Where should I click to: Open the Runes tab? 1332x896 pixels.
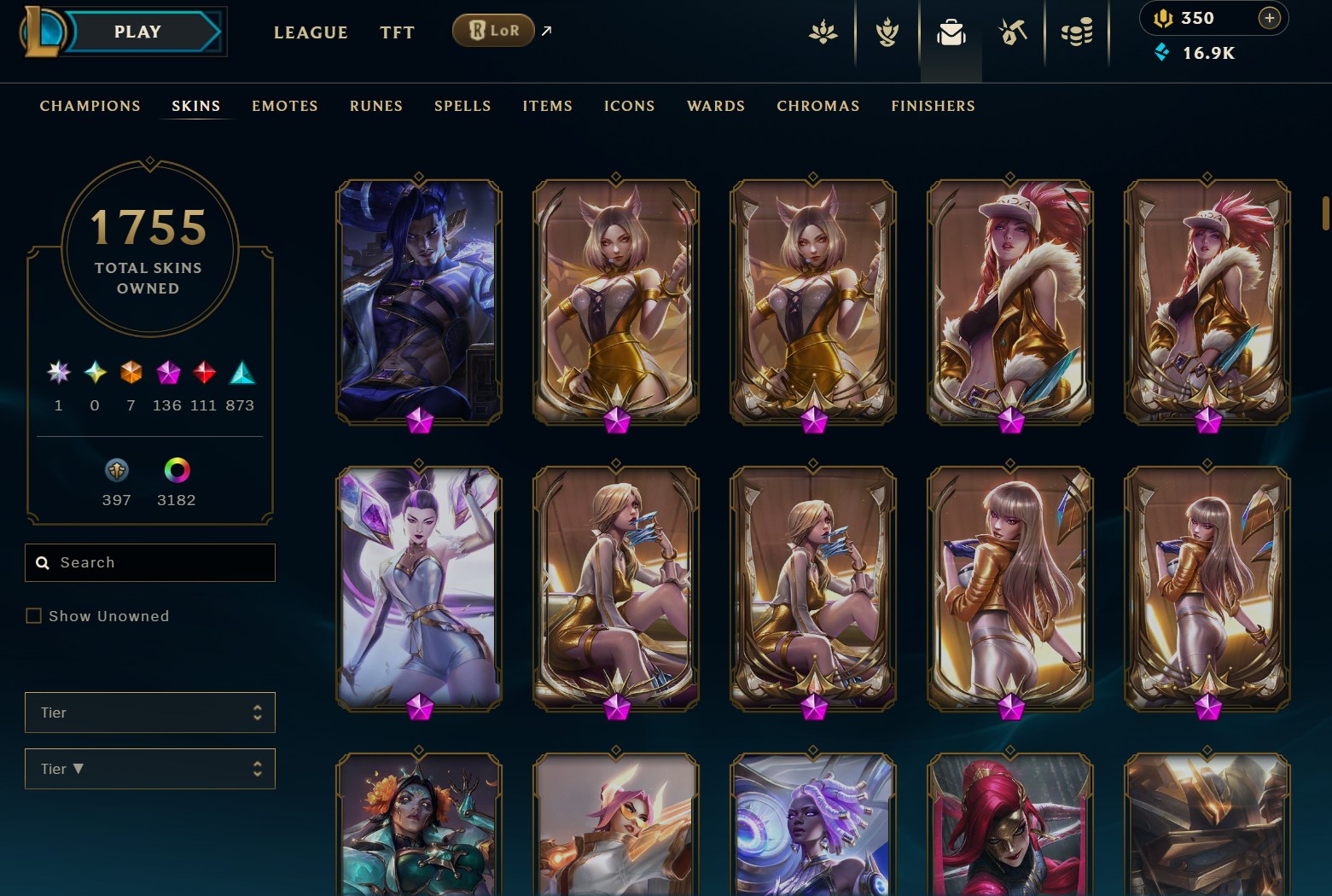pos(375,106)
